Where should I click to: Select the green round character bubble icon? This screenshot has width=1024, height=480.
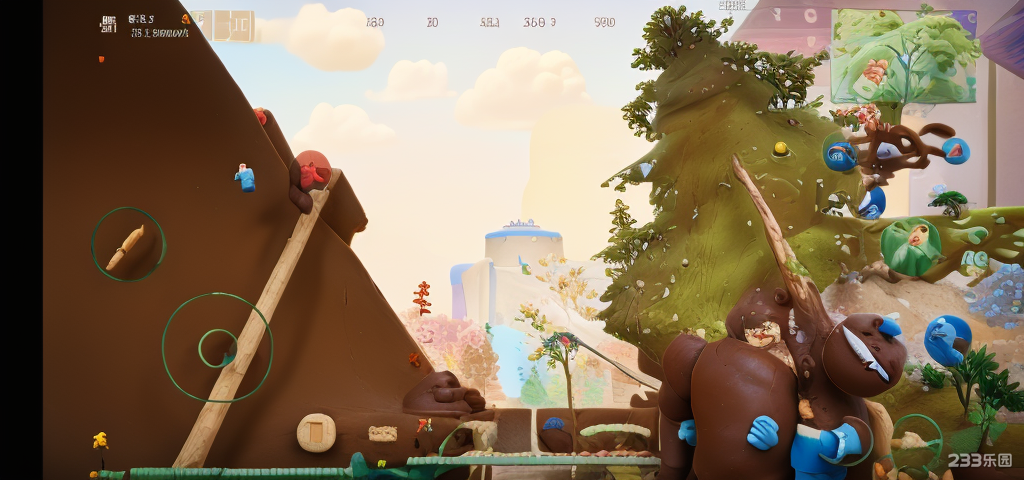[x=910, y=246]
